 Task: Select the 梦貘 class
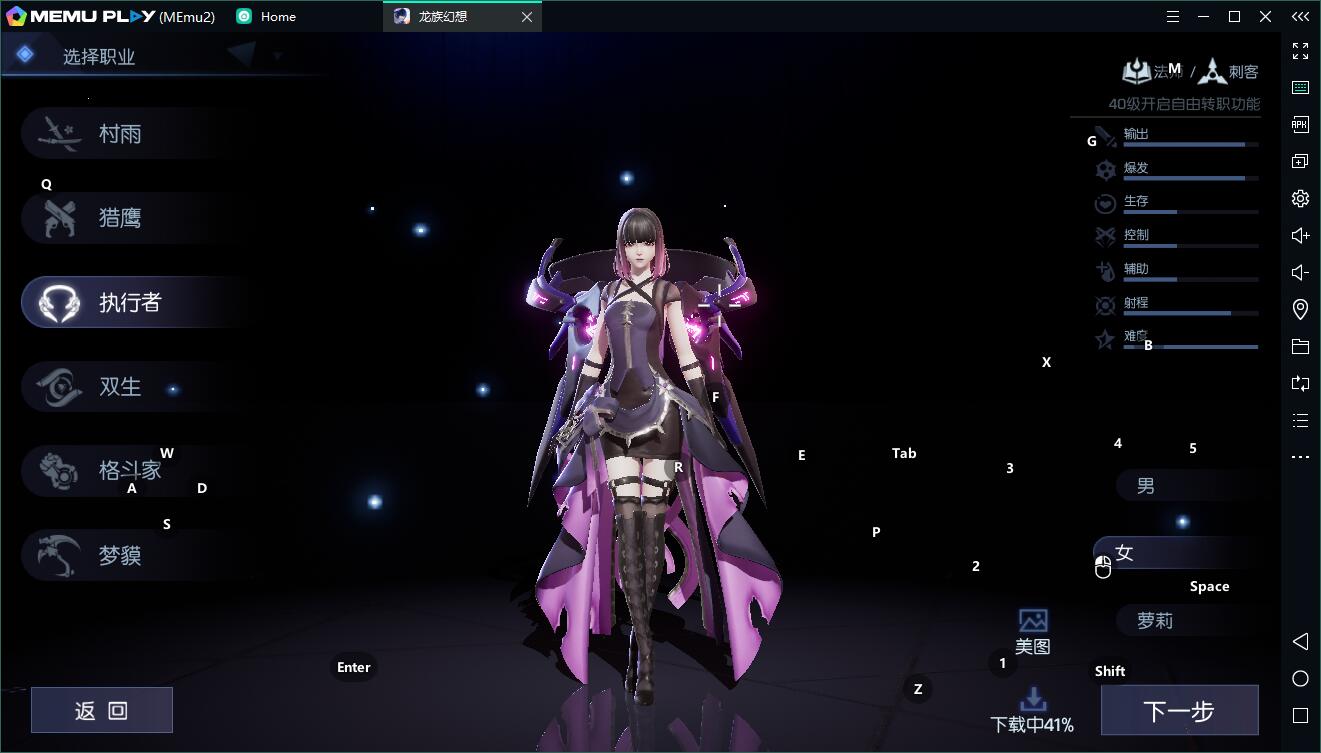point(120,556)
